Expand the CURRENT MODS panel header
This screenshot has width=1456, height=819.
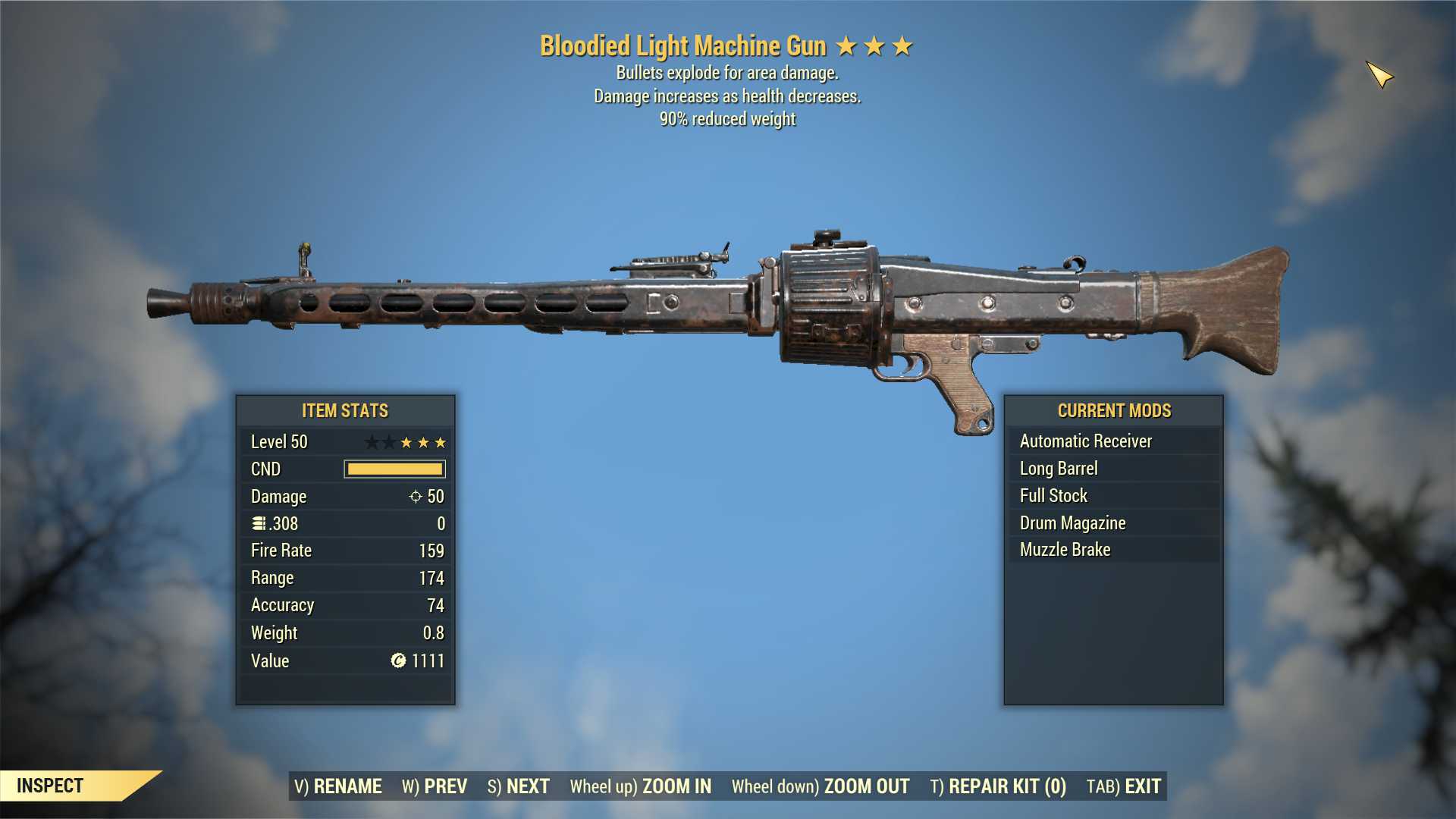click(1113, 410)
